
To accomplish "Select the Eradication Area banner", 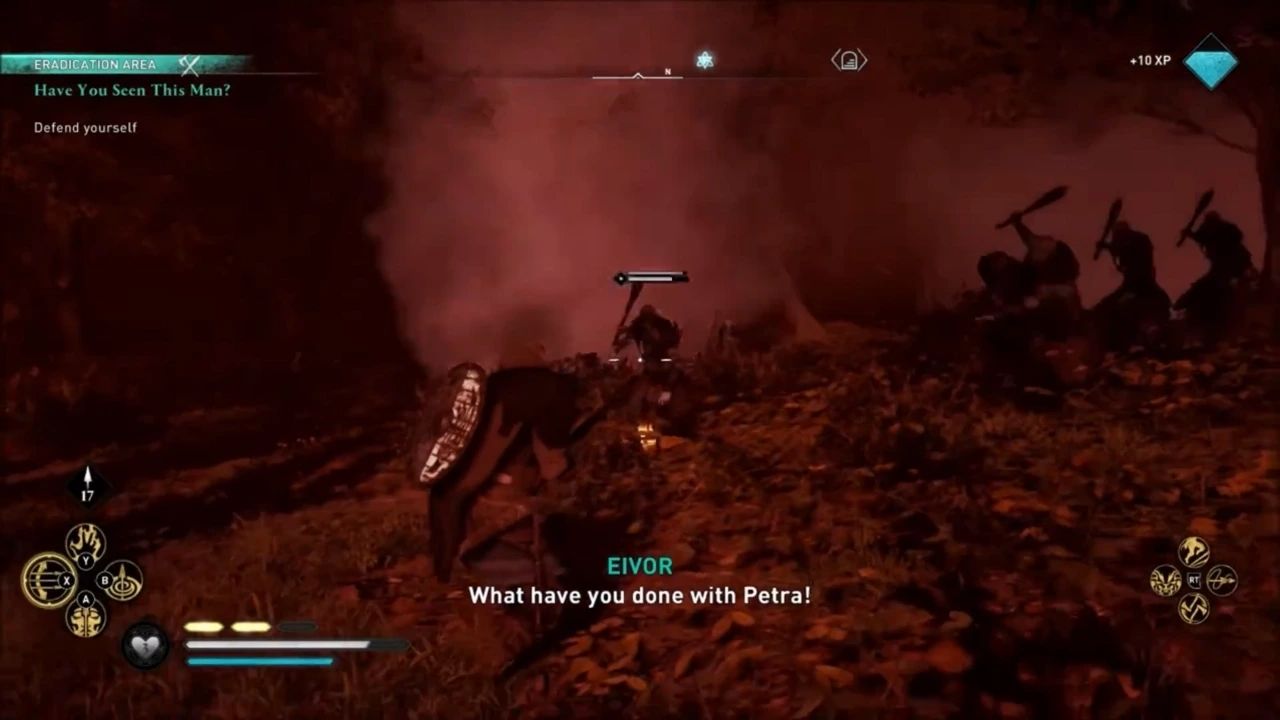I will point(95,63).
